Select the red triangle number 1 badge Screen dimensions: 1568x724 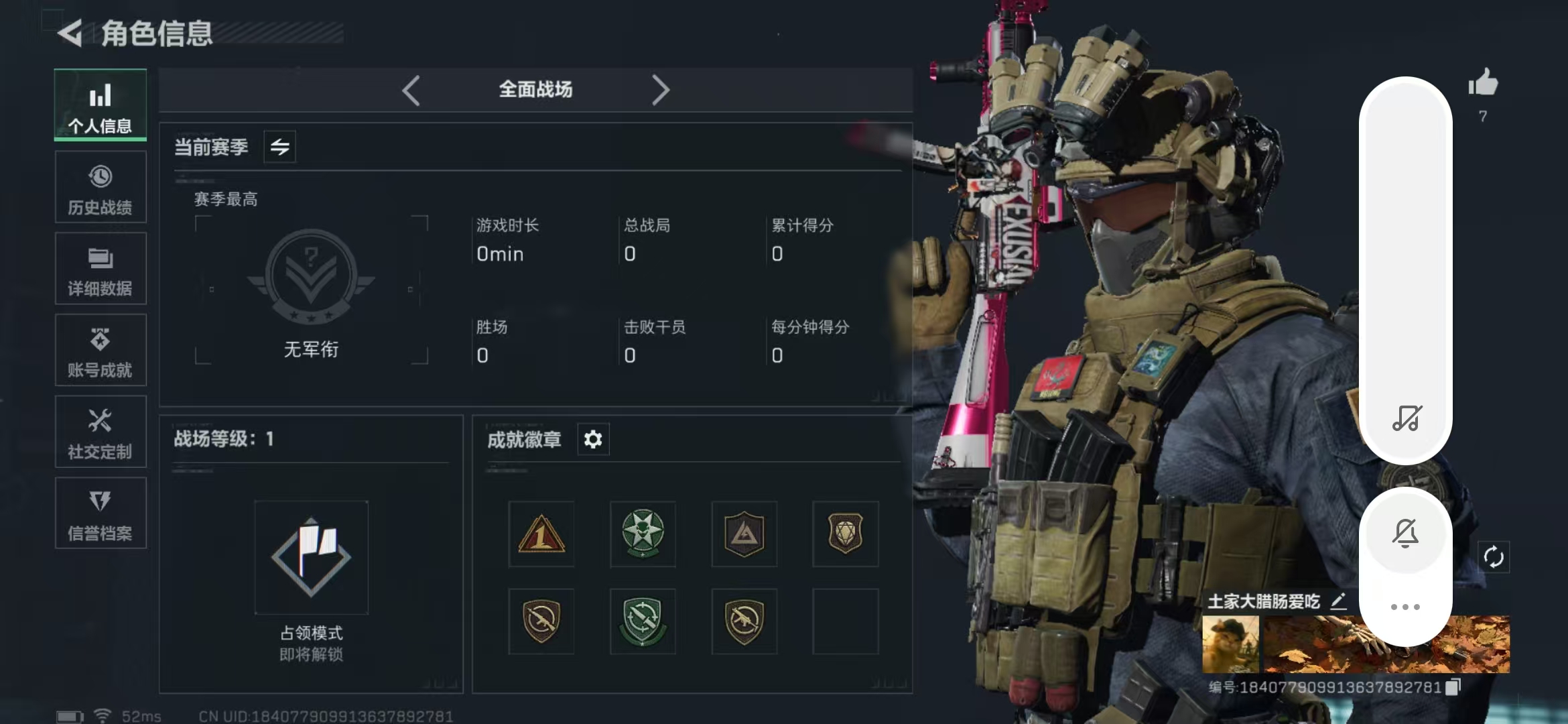(x=541, y=534)
